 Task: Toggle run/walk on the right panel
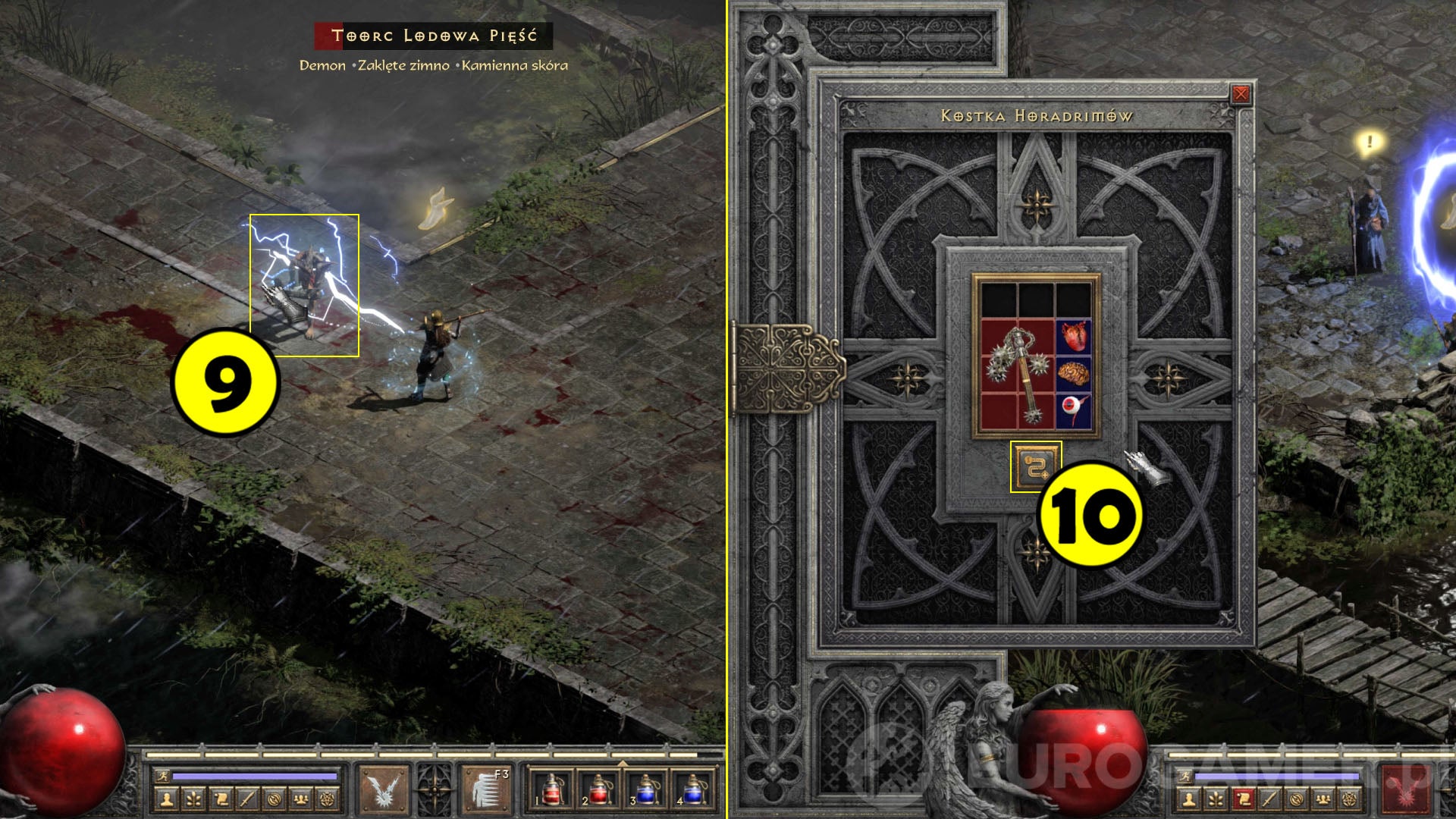tap(1185, 776)
